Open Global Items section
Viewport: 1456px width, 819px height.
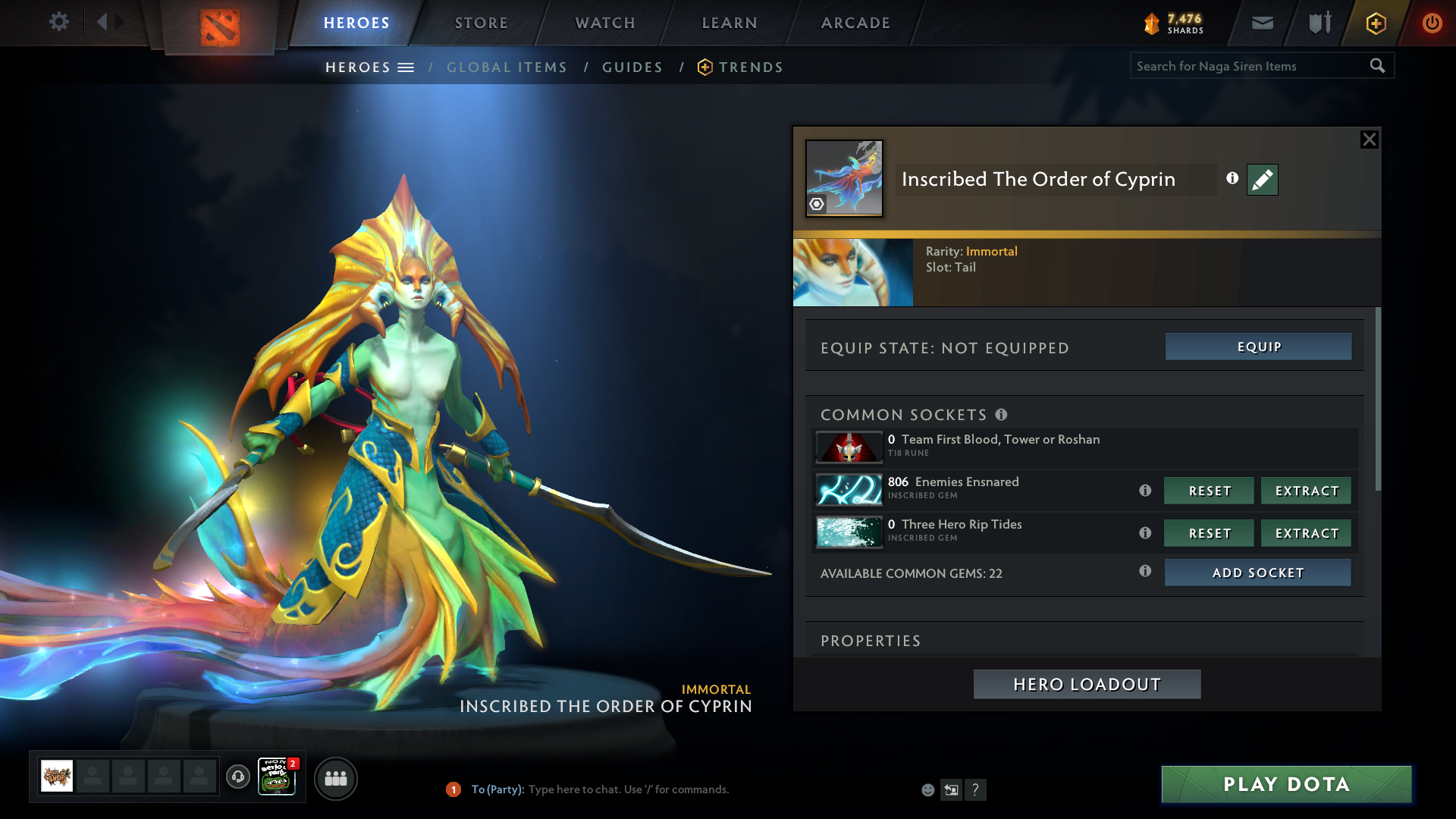click(507, 67)
